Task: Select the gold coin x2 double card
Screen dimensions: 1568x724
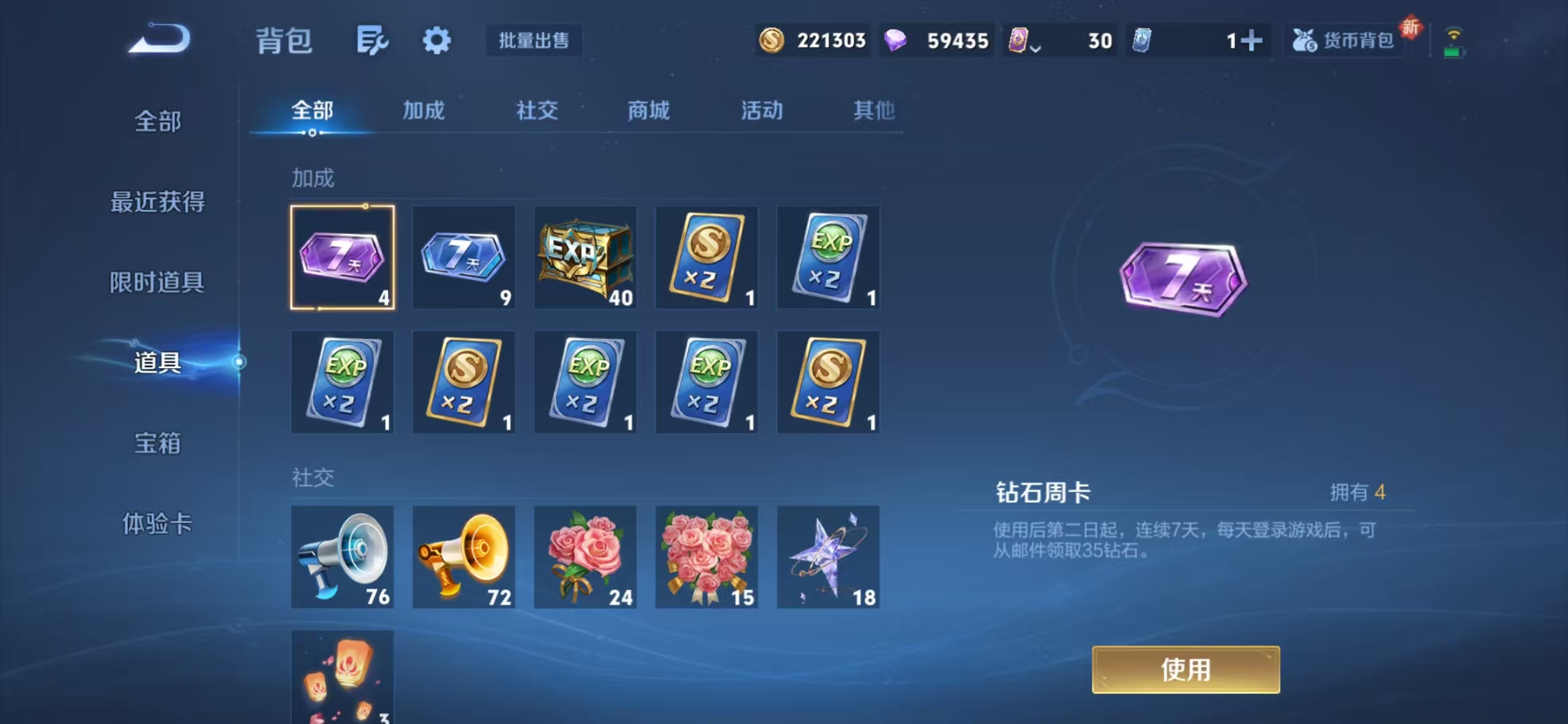Action: coord(706,257)
